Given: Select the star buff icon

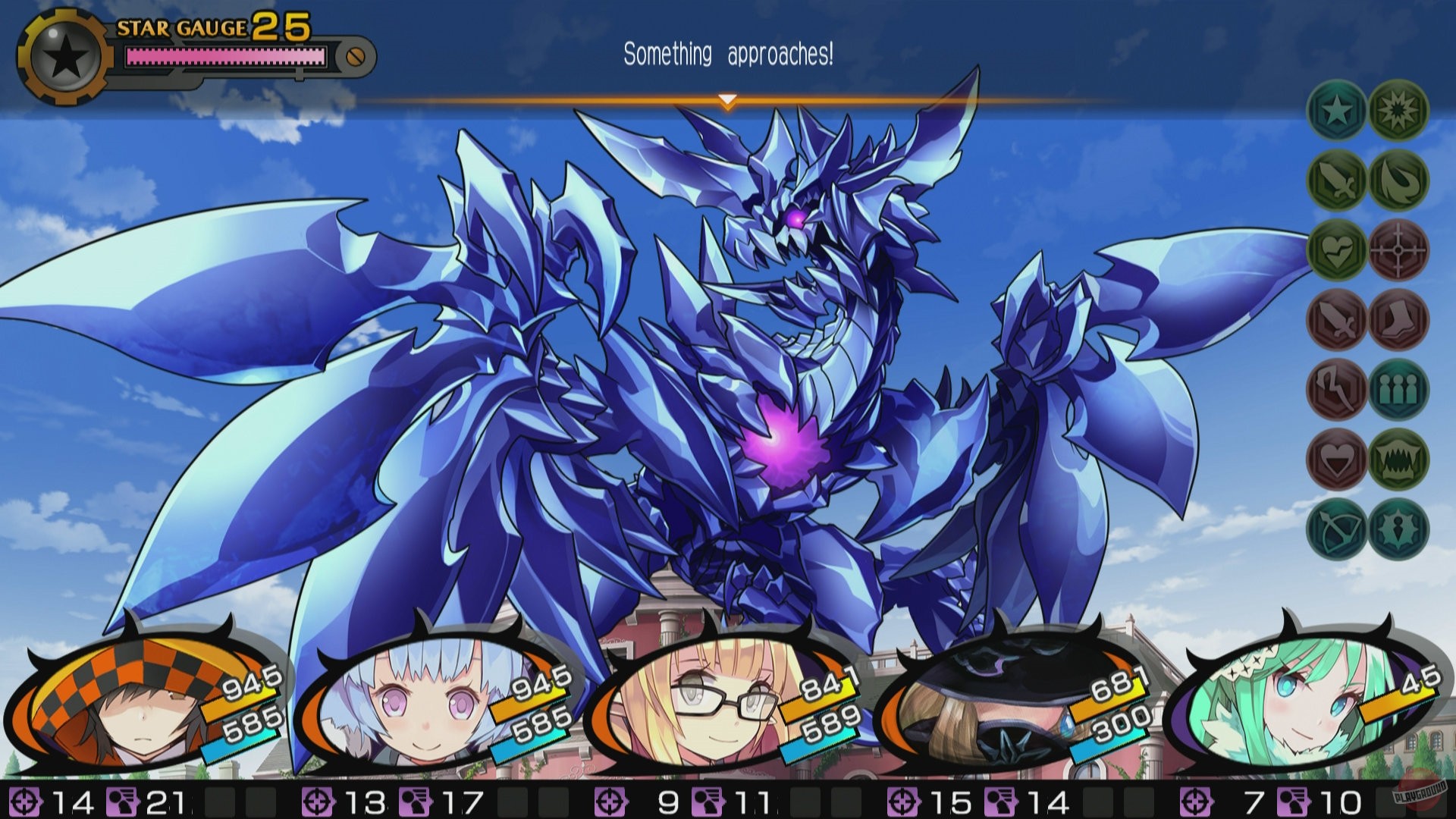Looking at the screenshot, I should pyautogui.click(x=1335, y=111).
